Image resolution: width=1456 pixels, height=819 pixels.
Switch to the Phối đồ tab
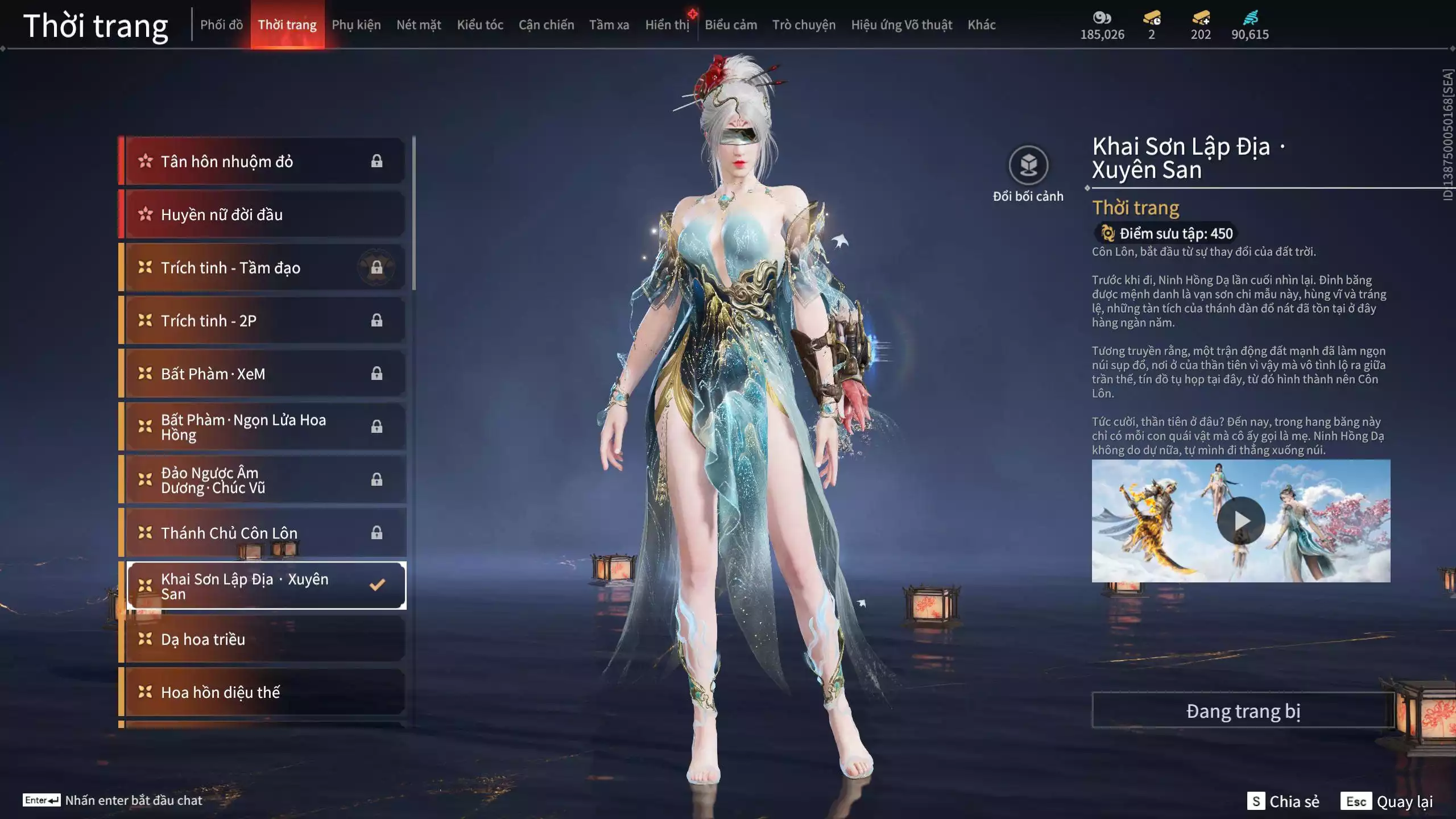221,25
